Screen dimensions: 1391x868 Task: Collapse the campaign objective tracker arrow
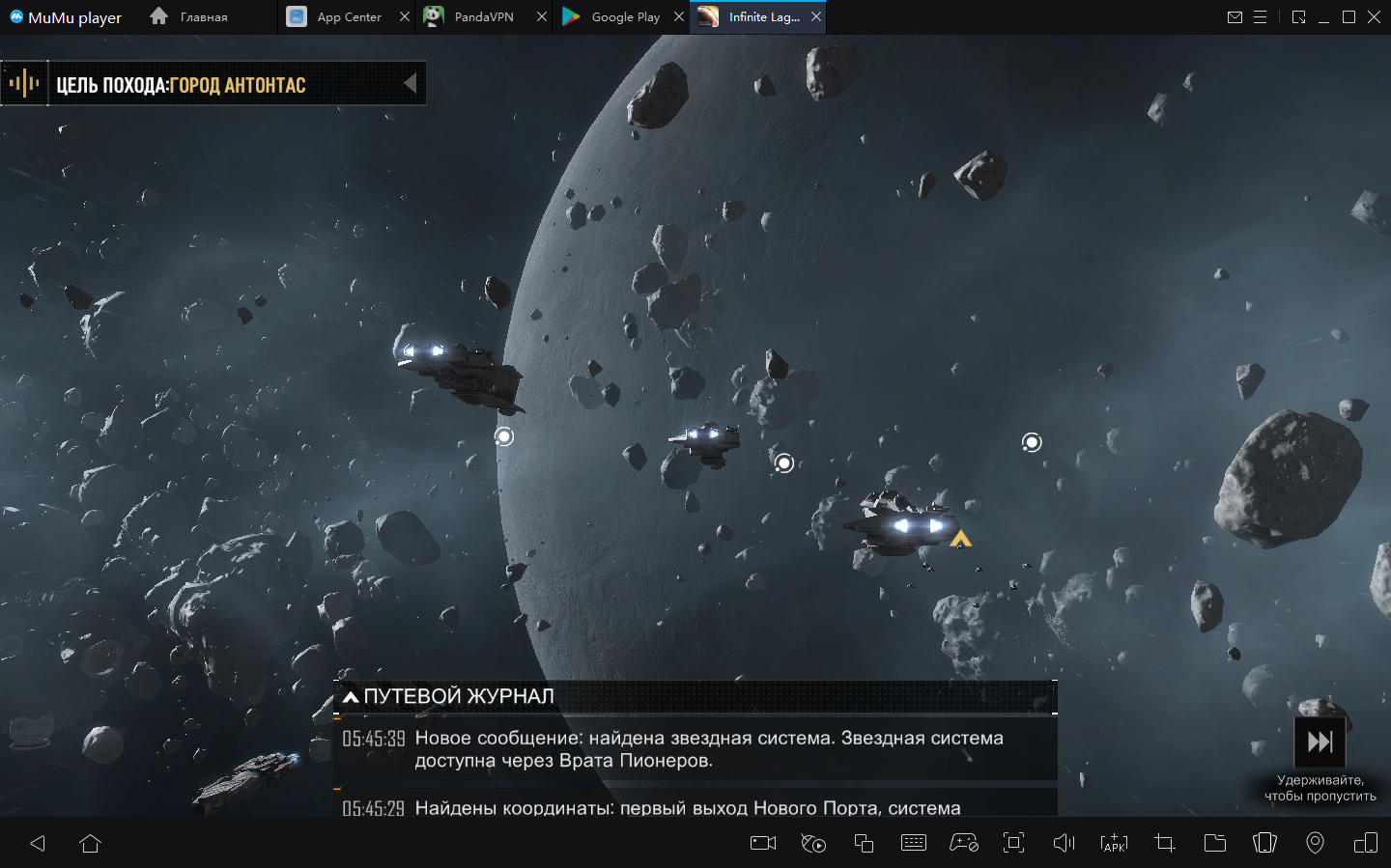point(411,84)
